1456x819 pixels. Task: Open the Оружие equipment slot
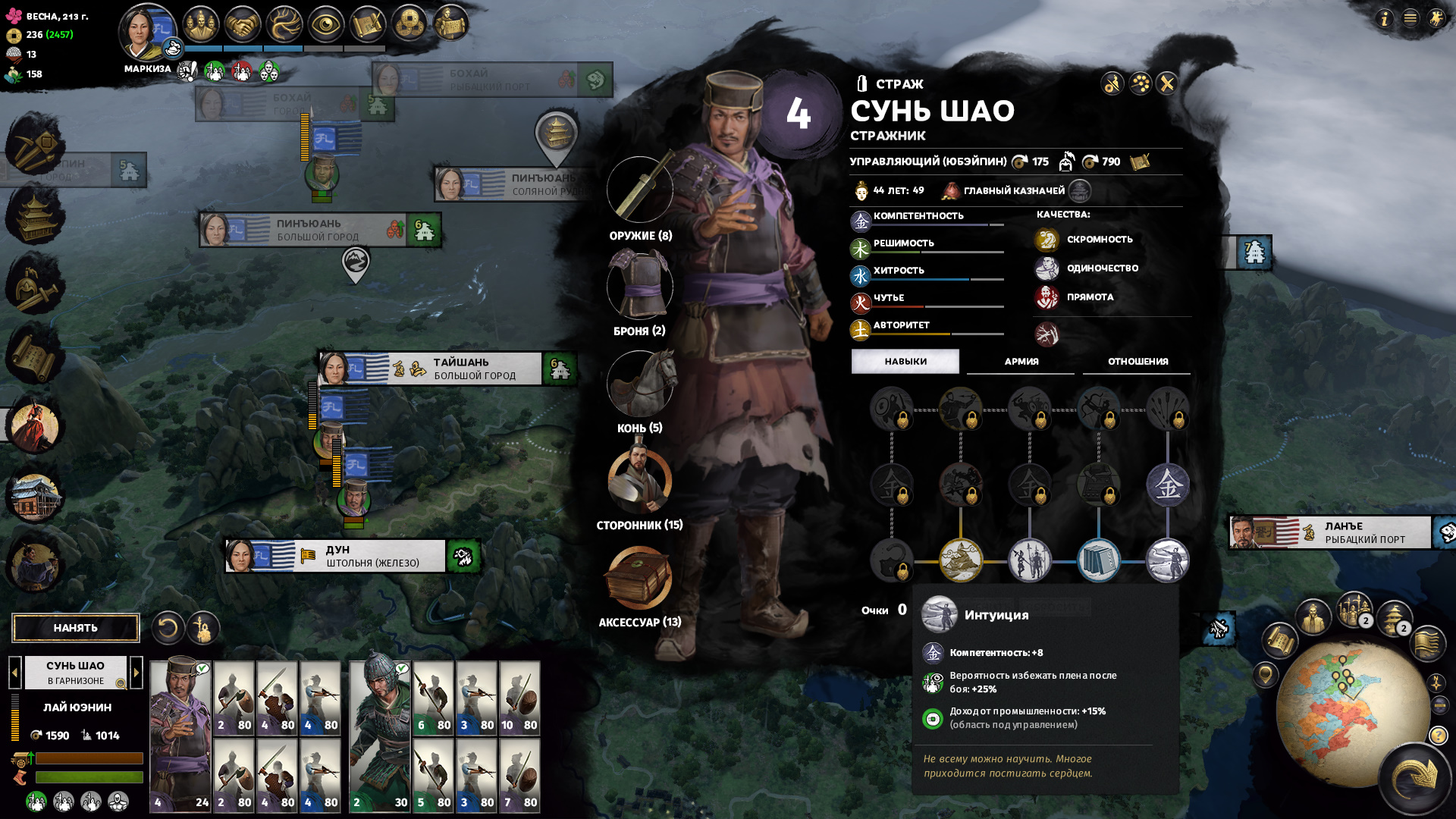coord(640,190)
